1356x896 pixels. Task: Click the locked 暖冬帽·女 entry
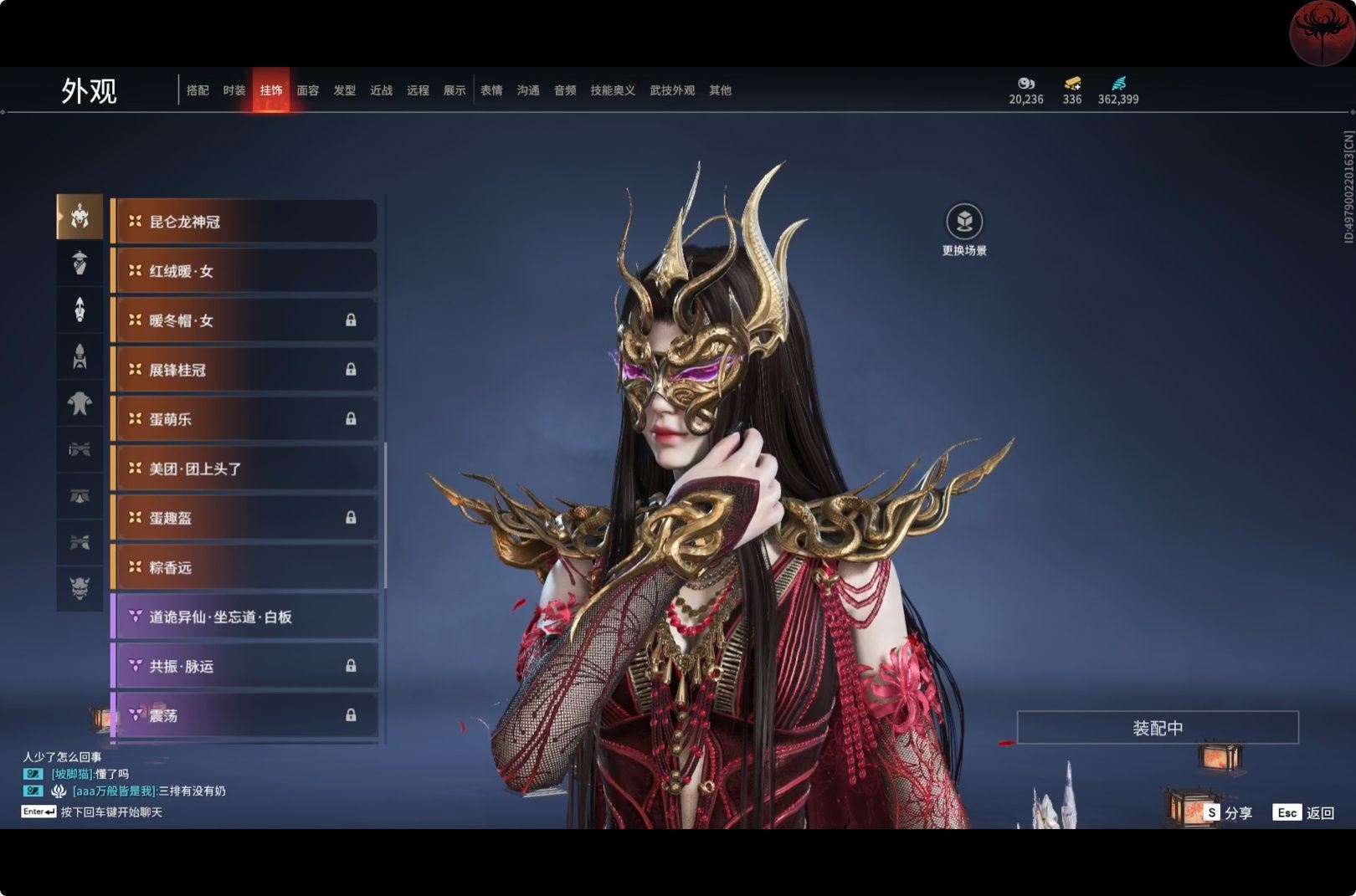(244, 320)
